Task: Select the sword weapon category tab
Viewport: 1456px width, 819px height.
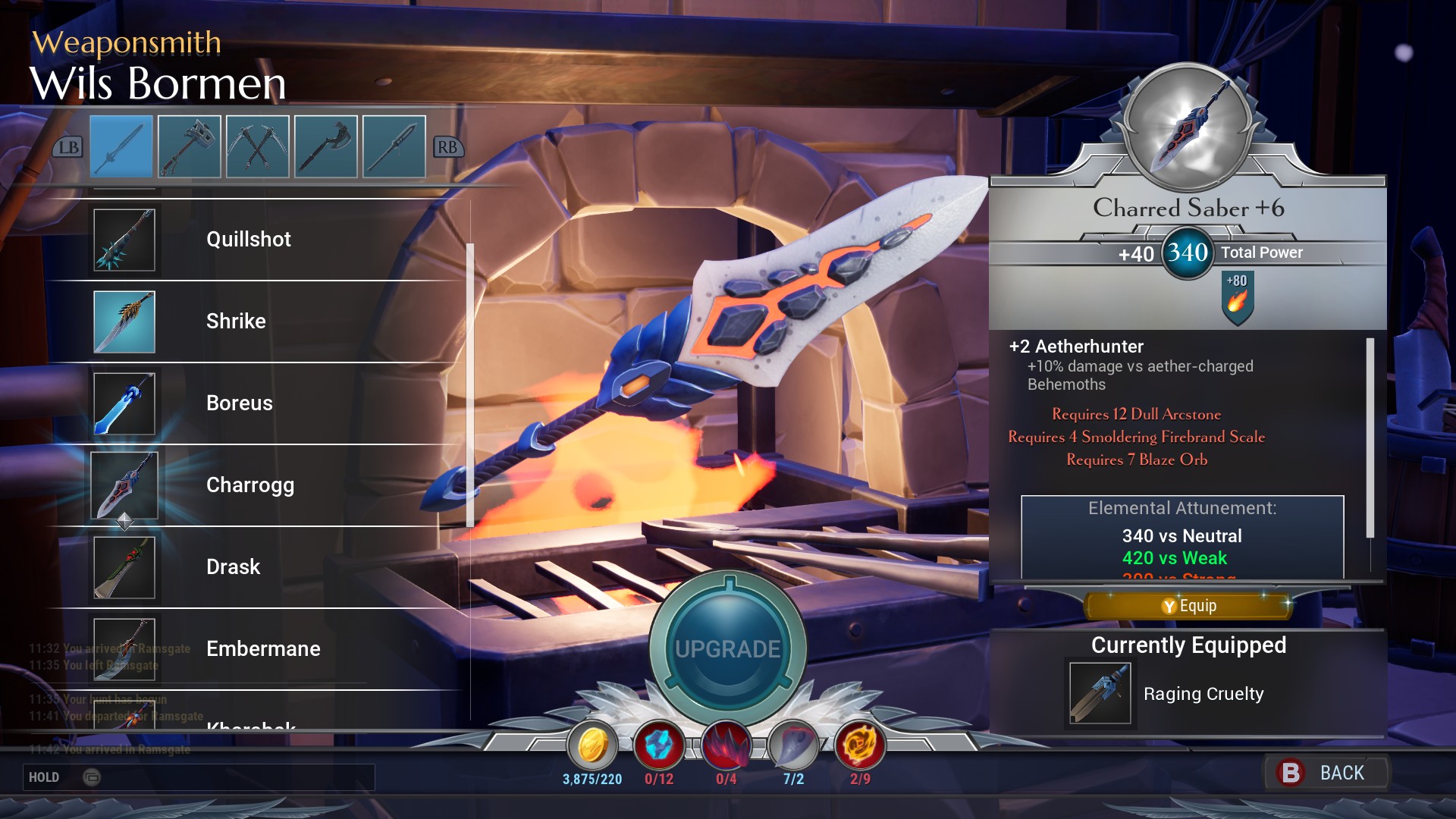Action: (x=121, y=146)
